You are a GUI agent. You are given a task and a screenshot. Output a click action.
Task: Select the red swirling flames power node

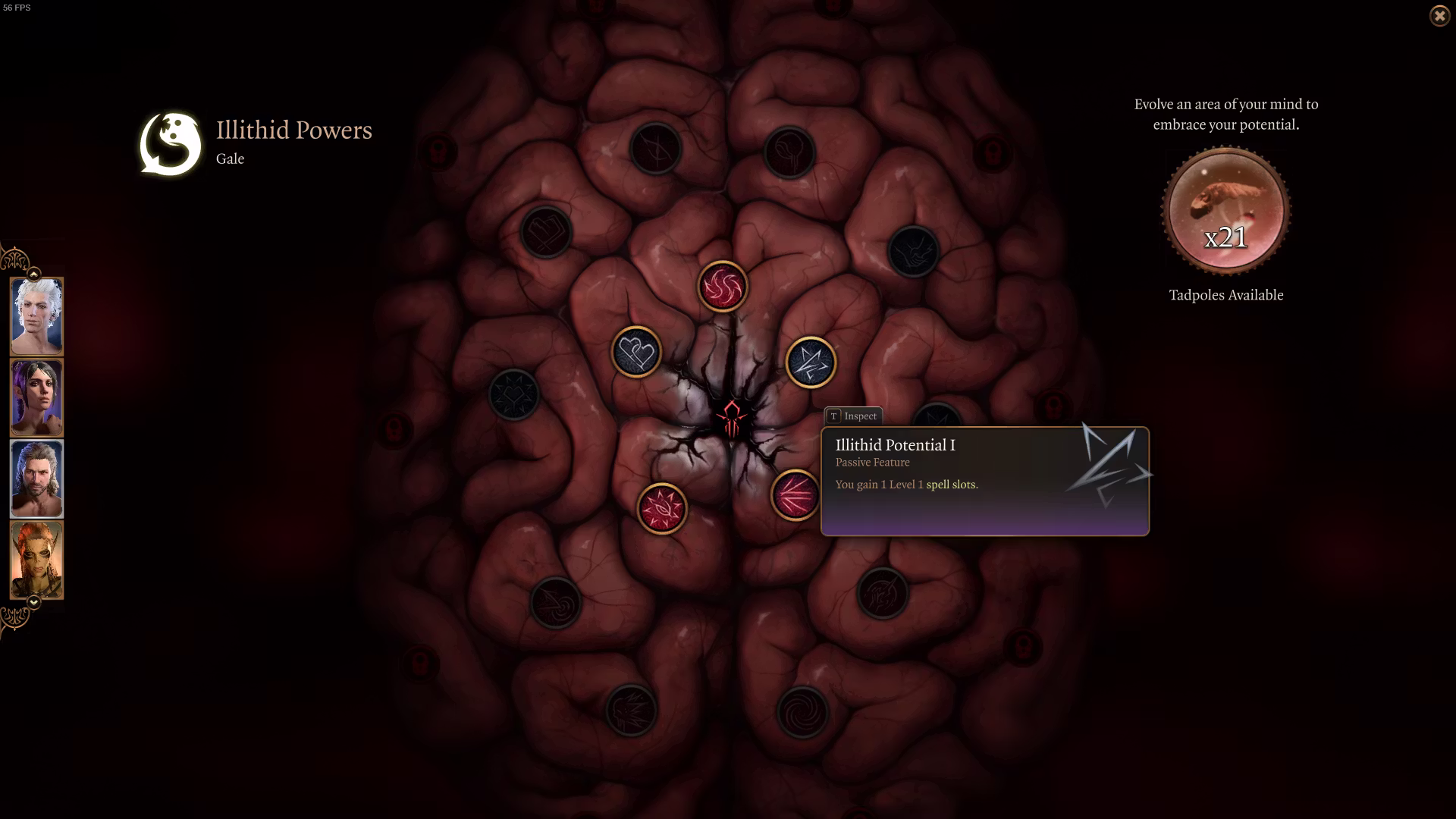(x=723, y=287)
